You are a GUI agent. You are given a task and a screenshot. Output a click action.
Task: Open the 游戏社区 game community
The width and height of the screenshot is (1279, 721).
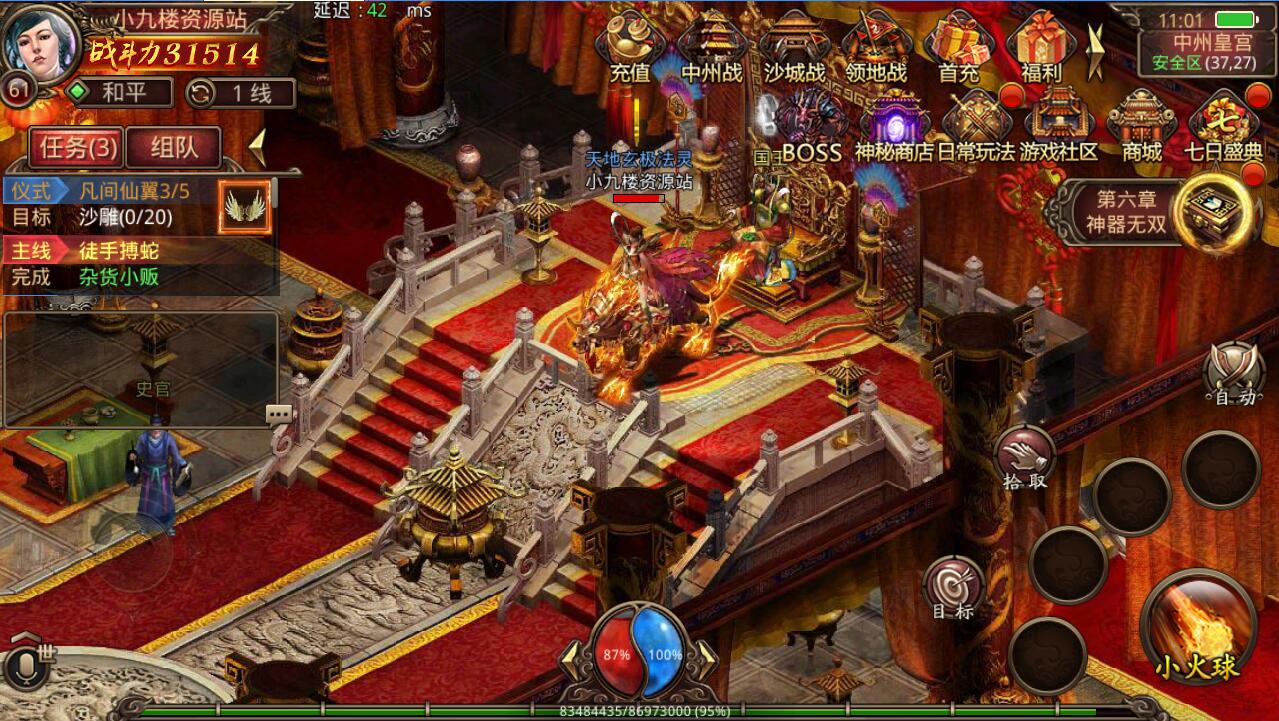1058,127
